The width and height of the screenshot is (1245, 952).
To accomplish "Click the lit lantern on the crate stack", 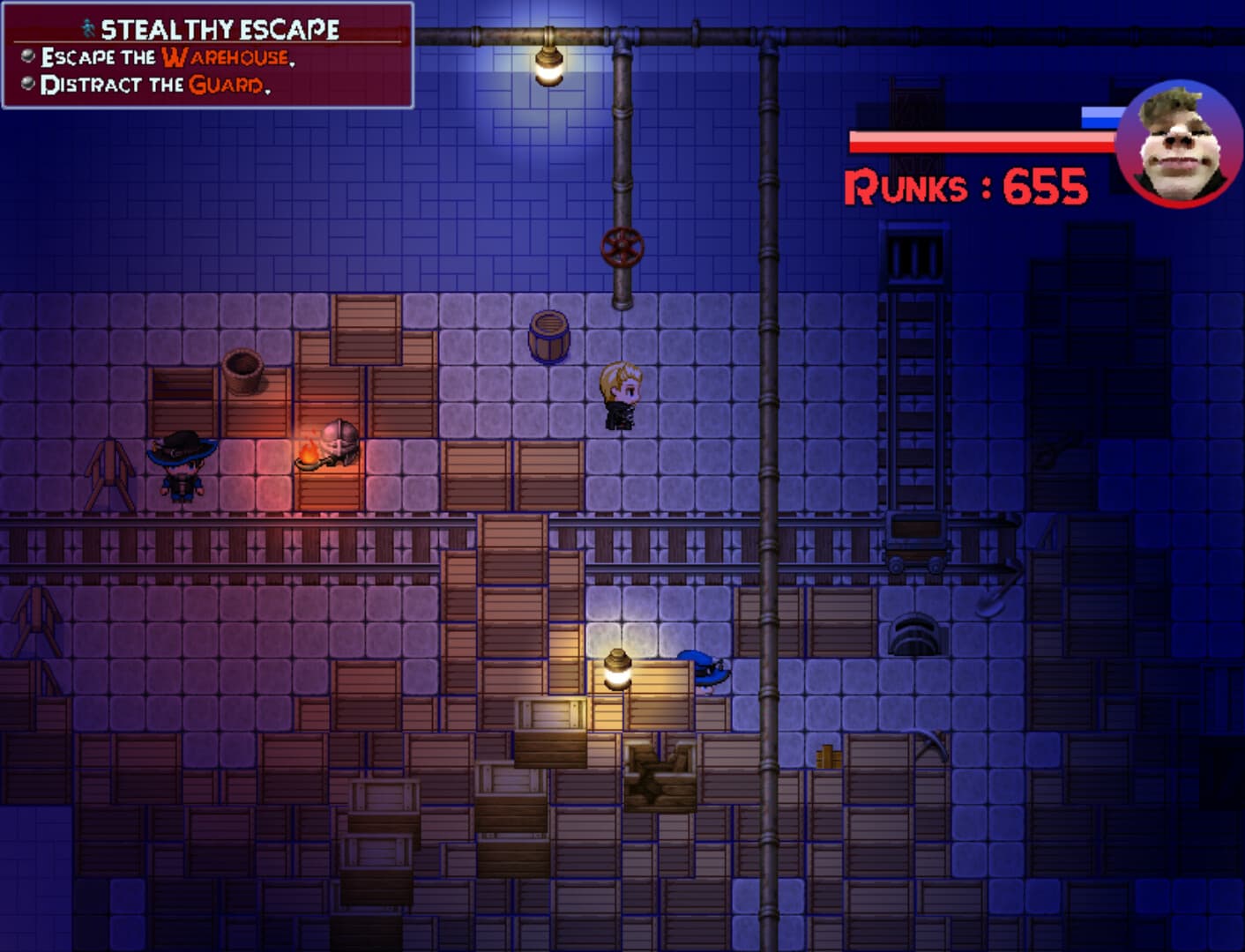I will 617,670.
